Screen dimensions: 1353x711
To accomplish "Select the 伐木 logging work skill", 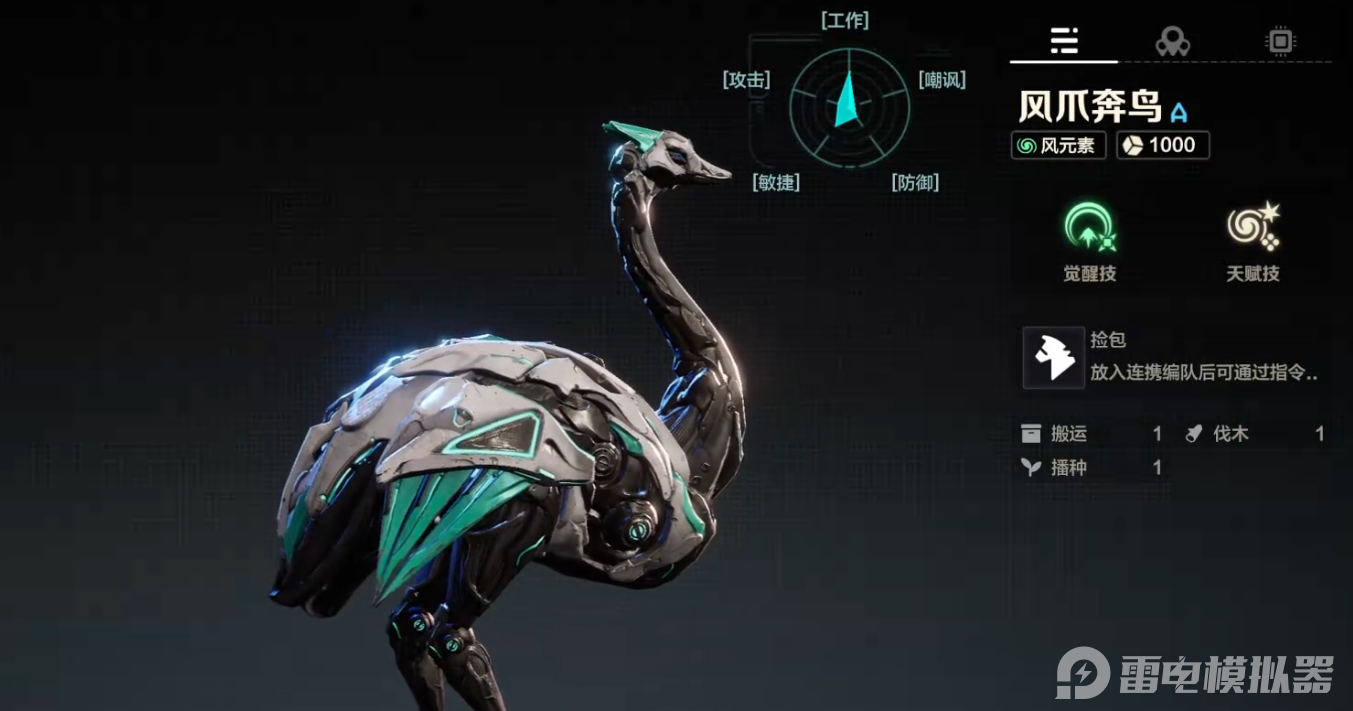I will pyautogui.click(x=1254, y=434).
